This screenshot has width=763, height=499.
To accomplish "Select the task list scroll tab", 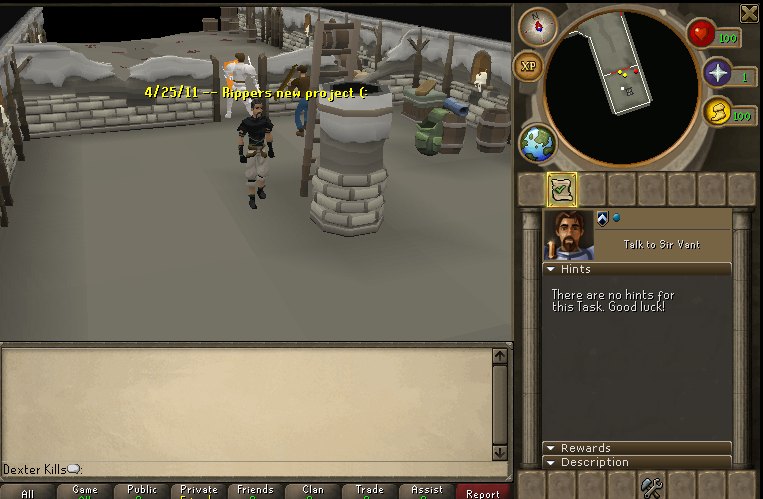I will (x=561, y=189).
